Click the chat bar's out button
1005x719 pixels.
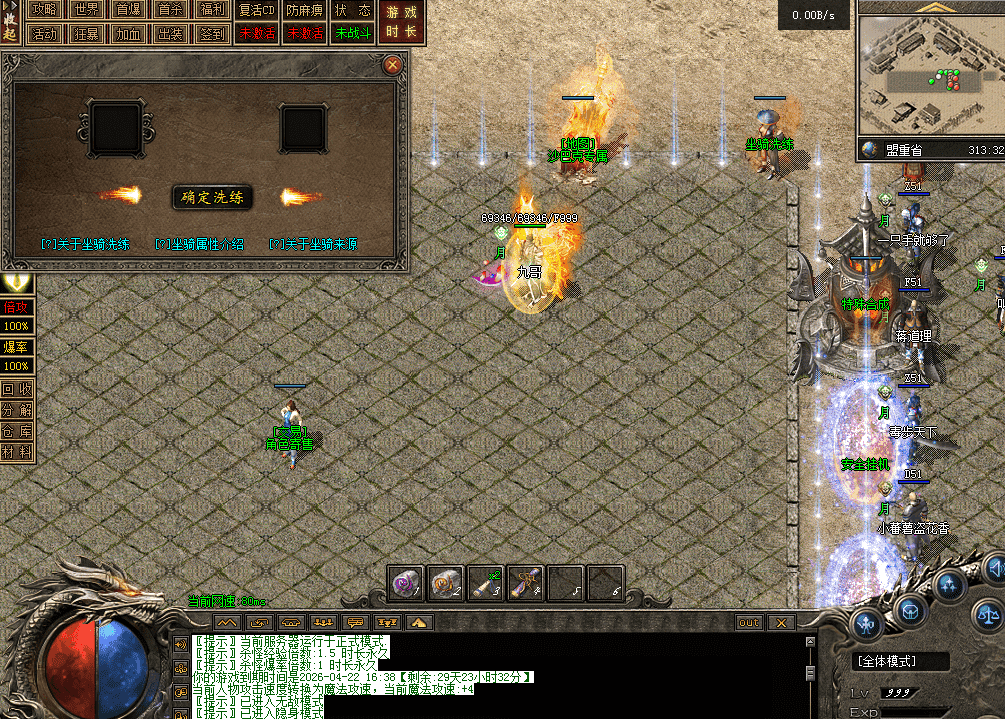click(749, 623)
